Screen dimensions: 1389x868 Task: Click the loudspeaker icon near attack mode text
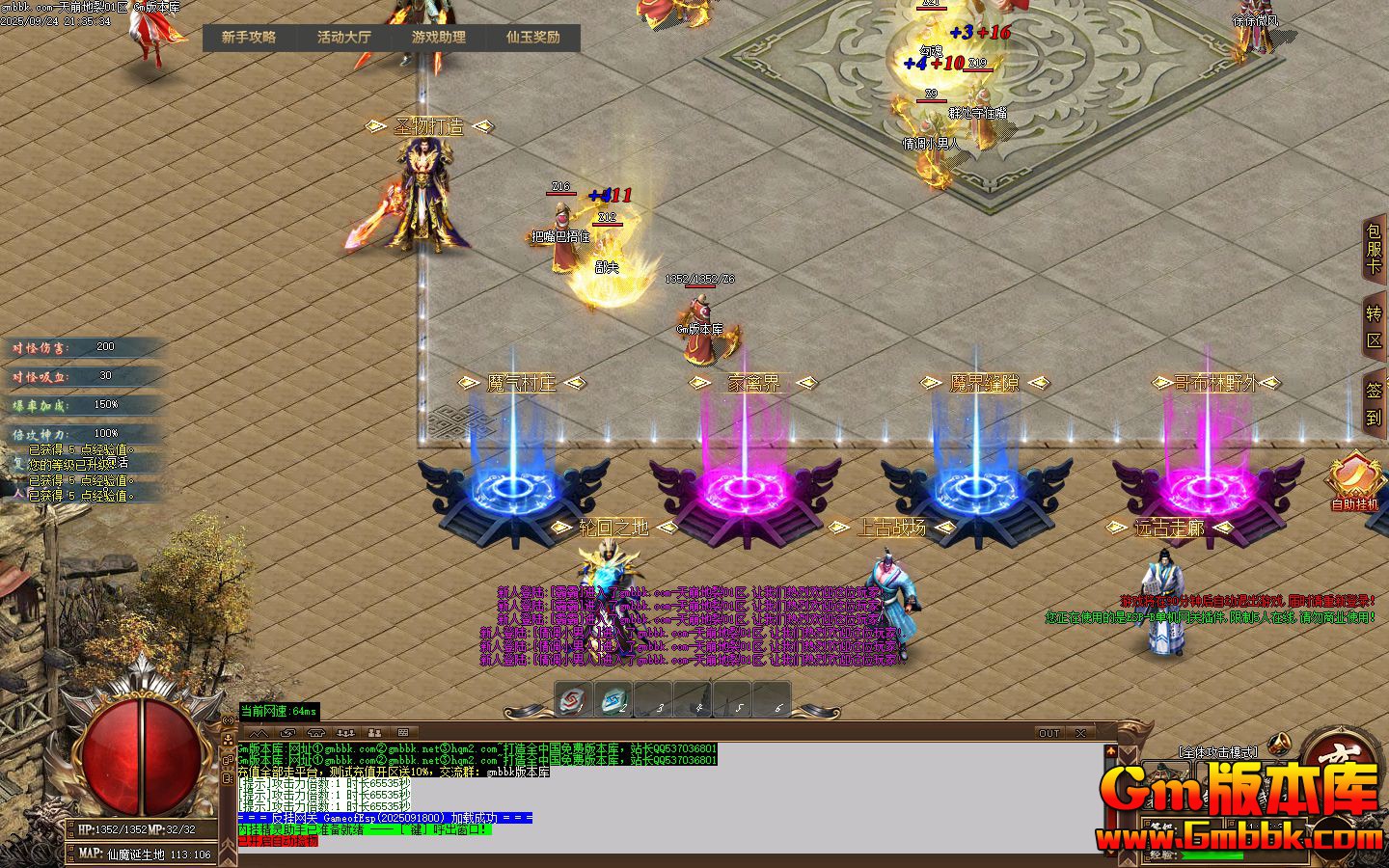pos(1279,743)
